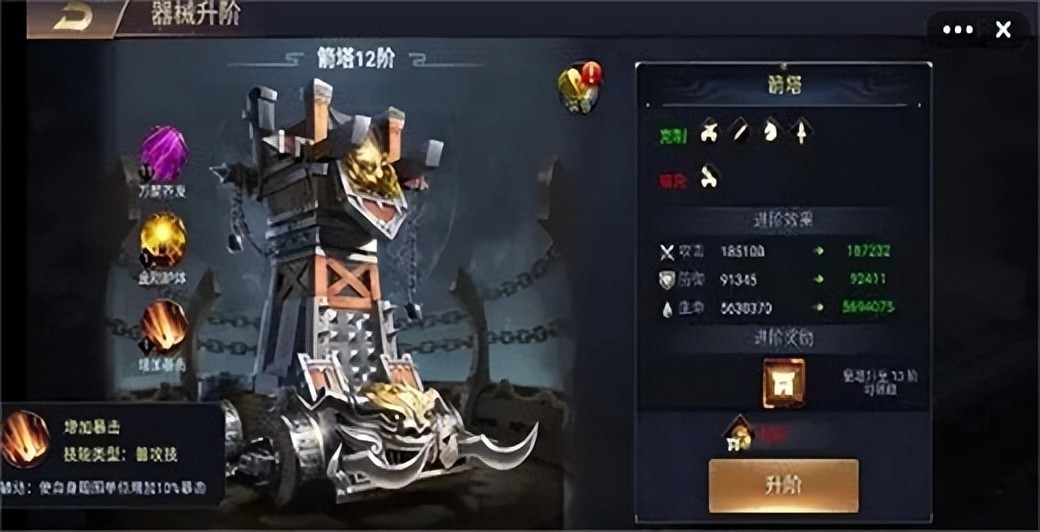The image size is (1040, 532).
Task: Tap the upgrade material cost icon
Action: tap(740, 433)
